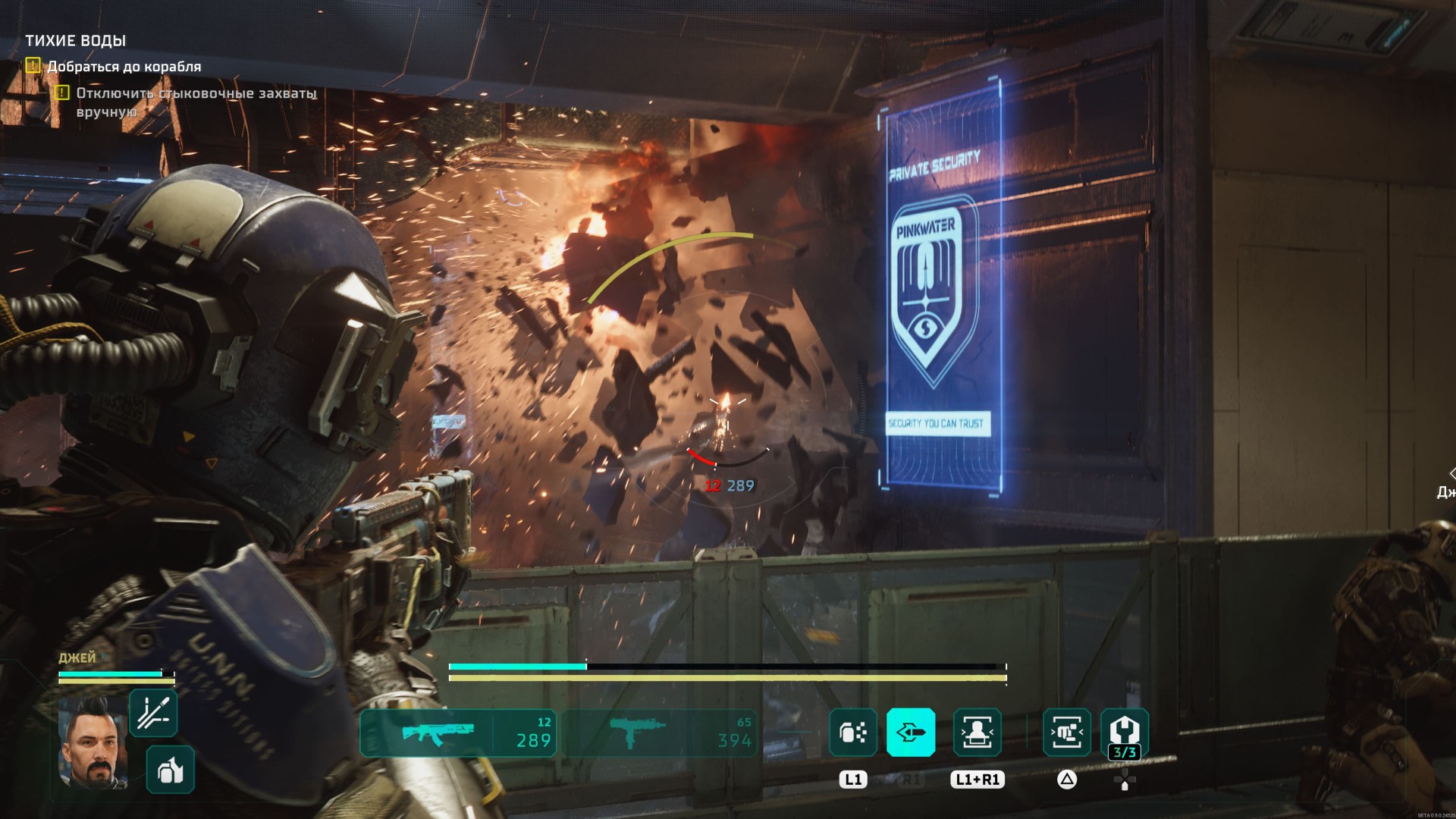The width and height of the screenshot is (1456, 819).
Task: Open the 'Добраться до корабля' objective
Action: click(124, 67)
